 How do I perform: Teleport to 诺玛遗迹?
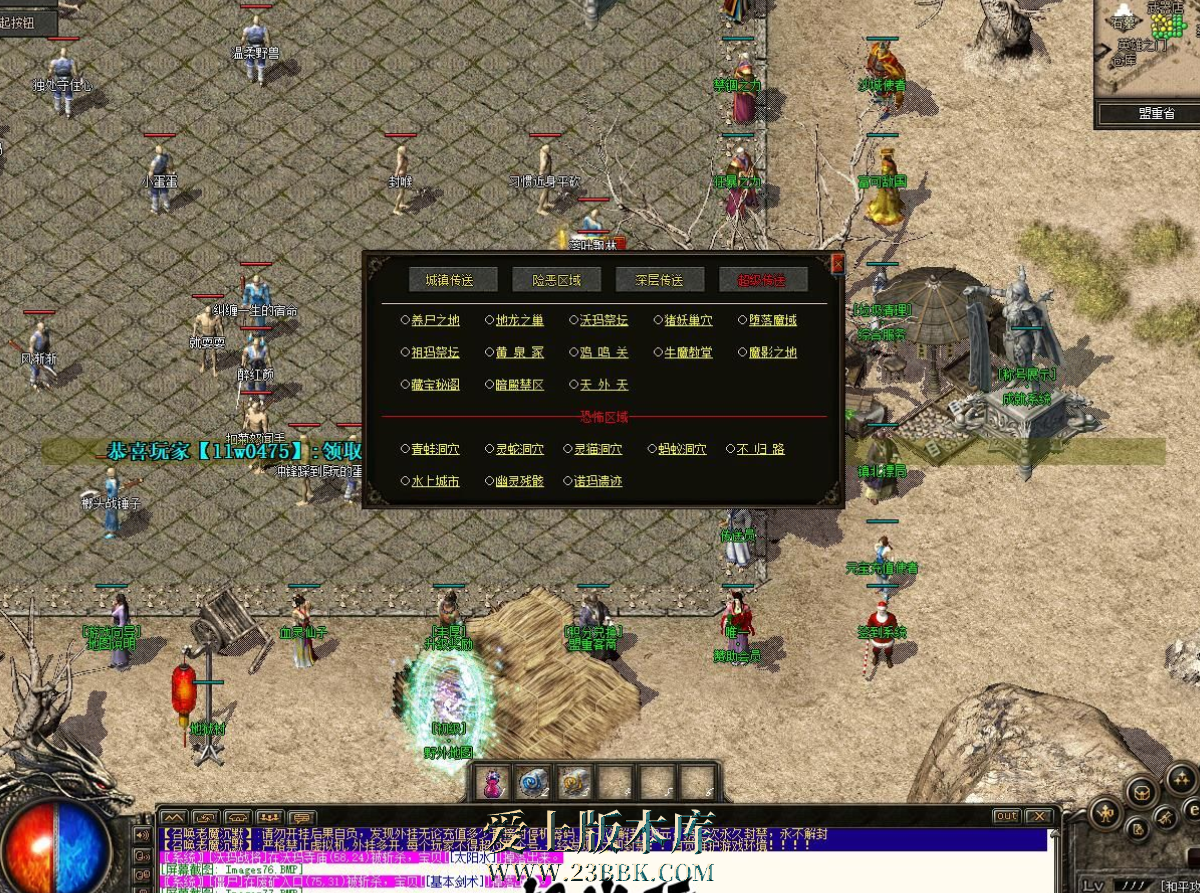[598, 482]
